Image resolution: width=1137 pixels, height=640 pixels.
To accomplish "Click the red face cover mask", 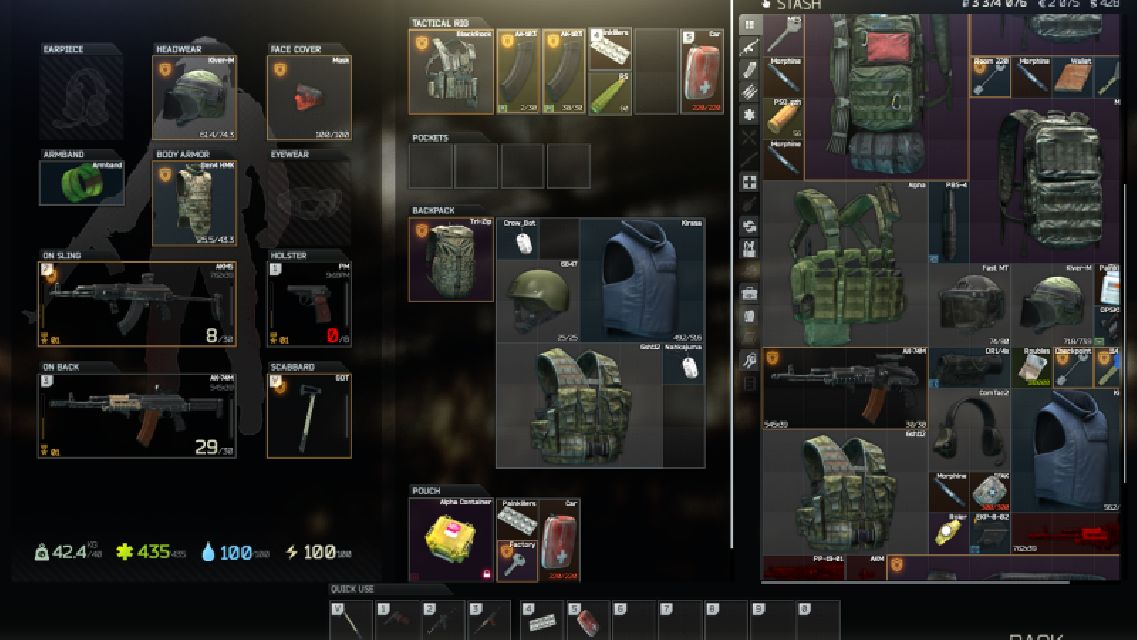I will tap(309, 98).
